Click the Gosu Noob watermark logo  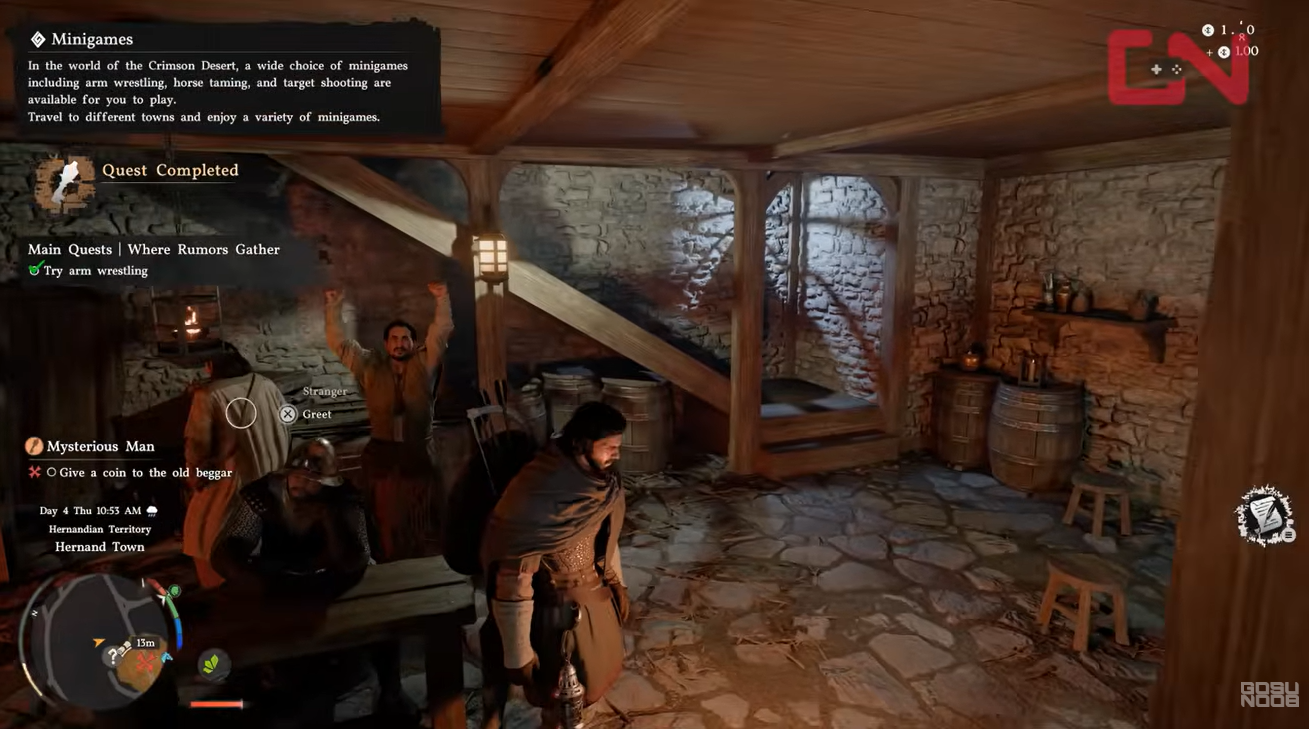(1269, 694)
